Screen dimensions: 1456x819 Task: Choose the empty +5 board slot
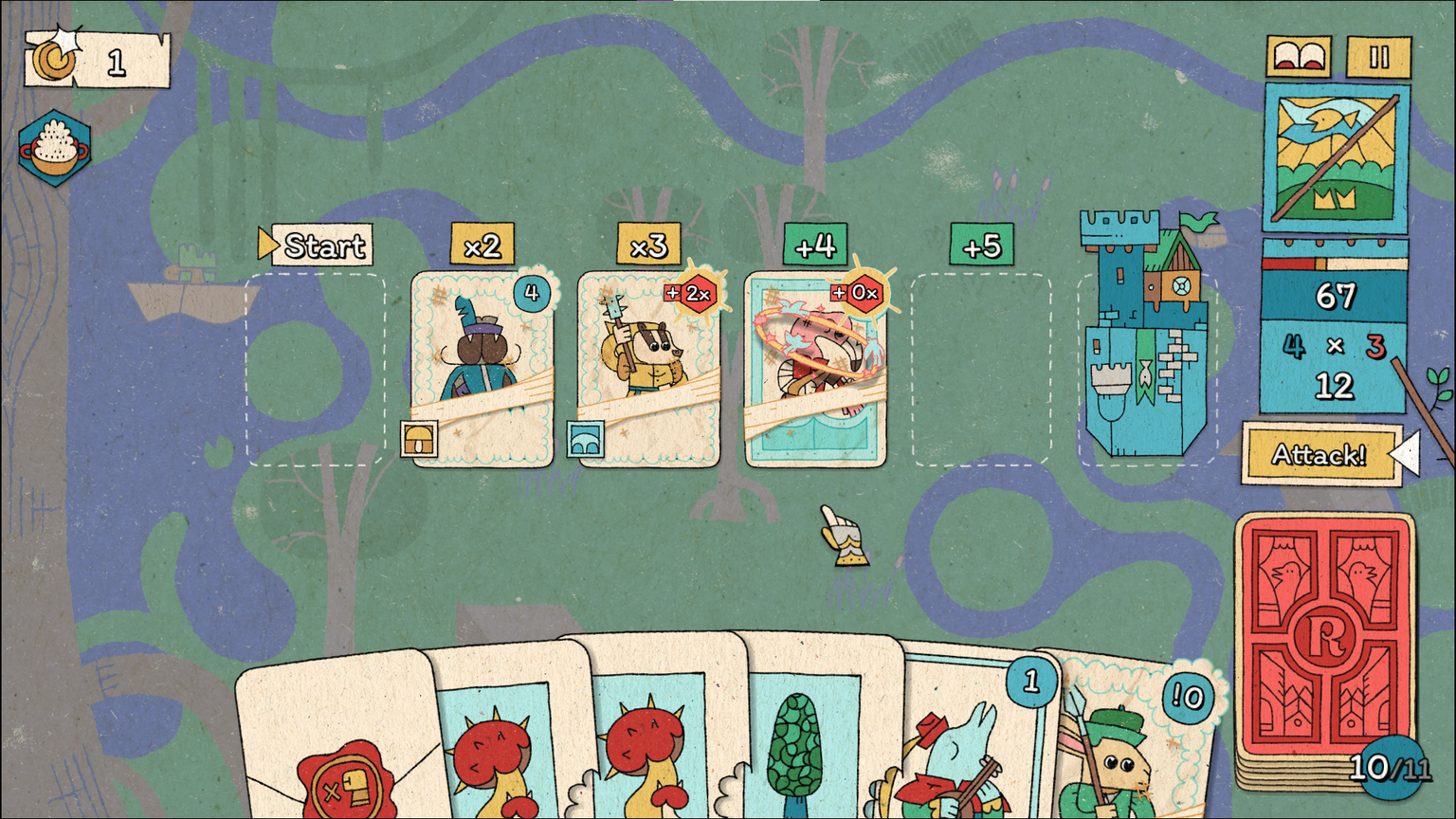(981, 370)
